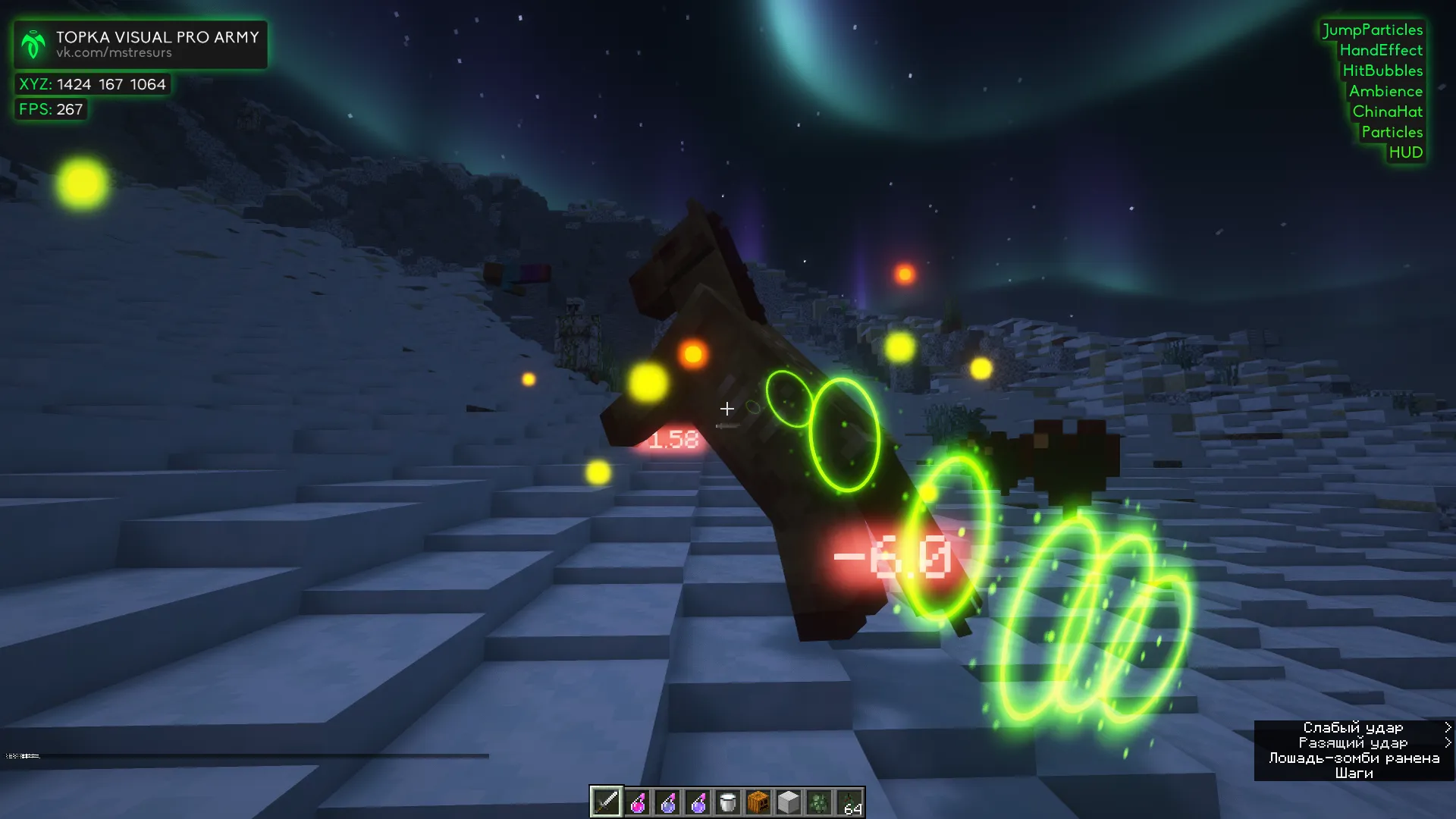Select the pink splash potion slot
This screenshot has width=1456, height=819.
pyautogui.click(x=638, y=802)
